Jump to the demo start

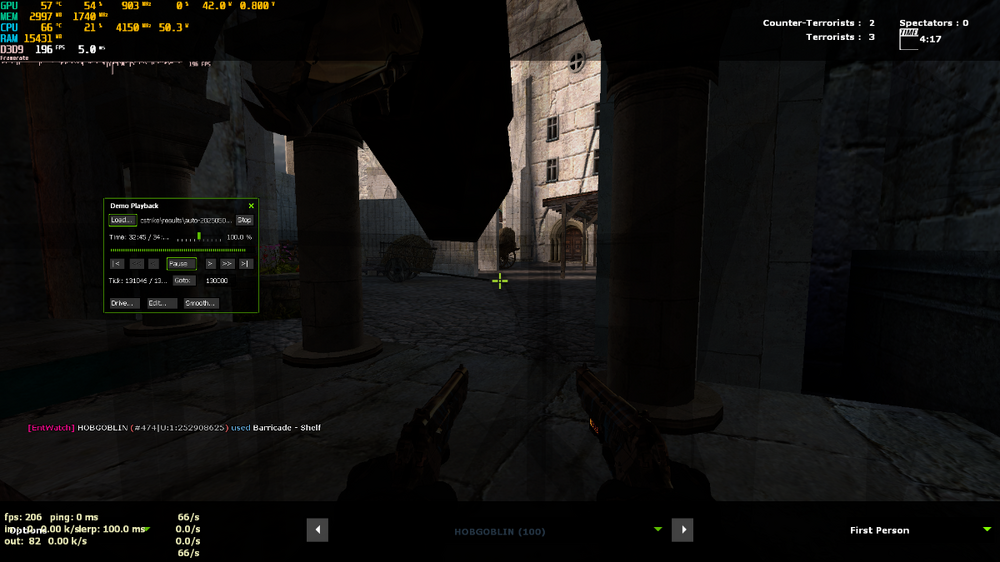117,264
